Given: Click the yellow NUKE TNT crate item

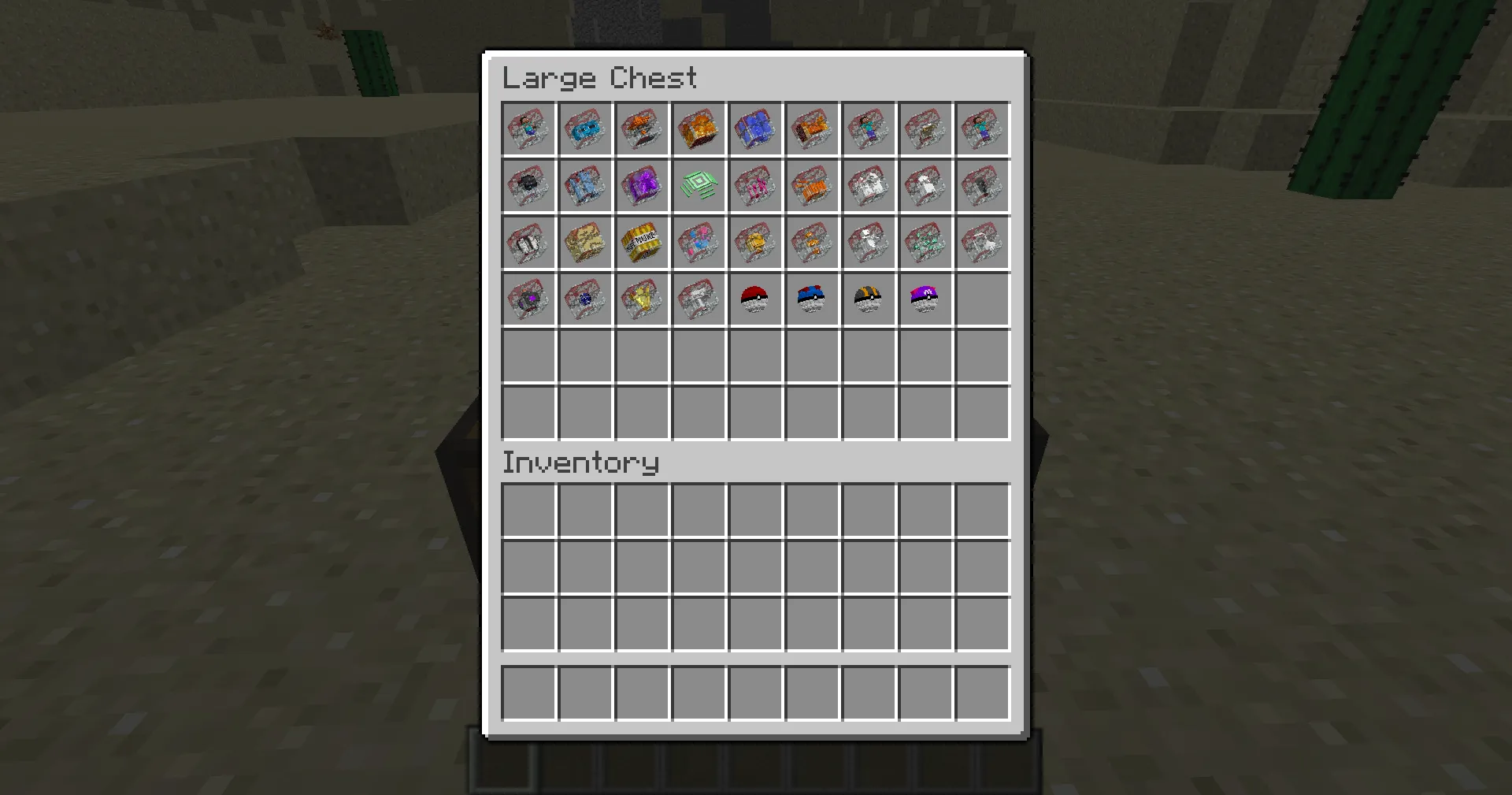Looking at the screenshot, I should (642, 242).
